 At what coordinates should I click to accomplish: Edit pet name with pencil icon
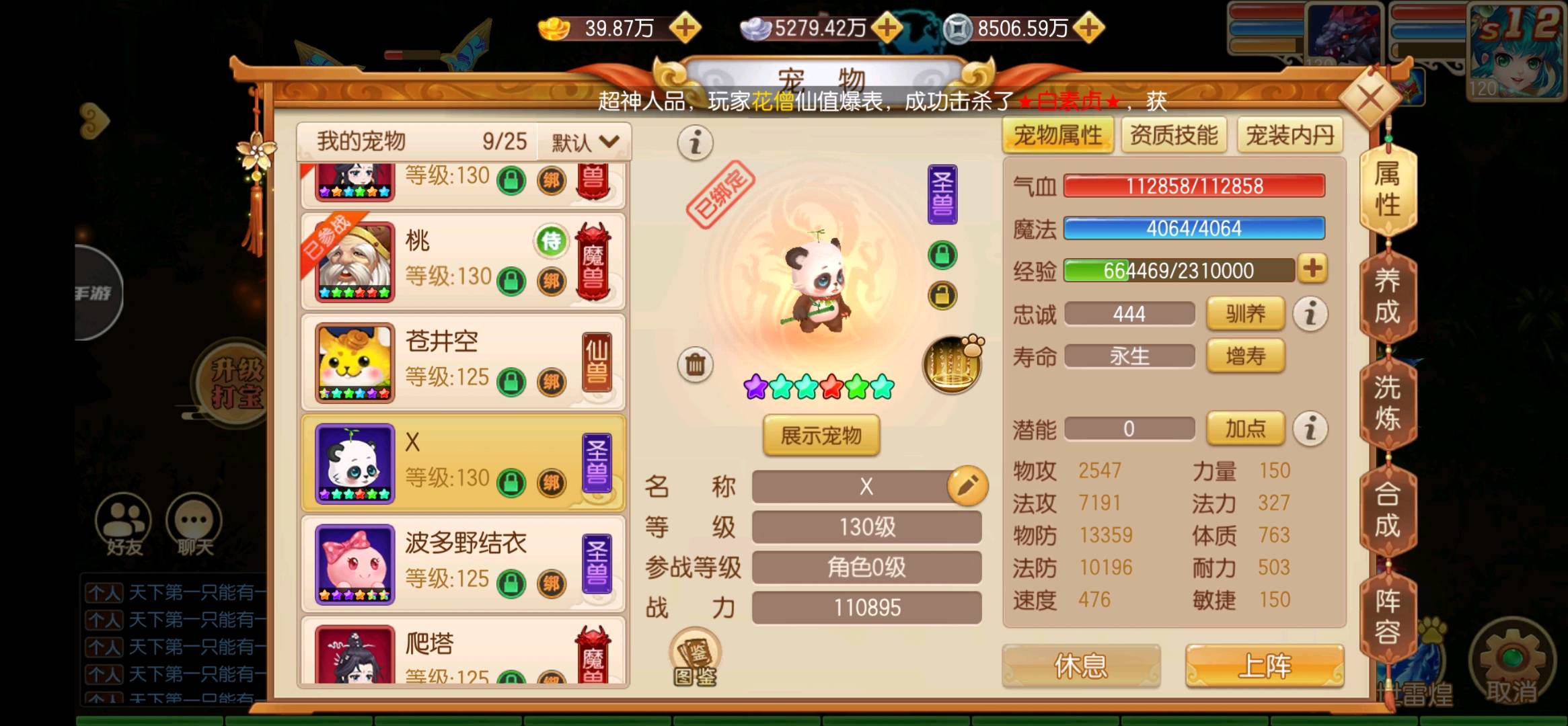pos(967,485)
